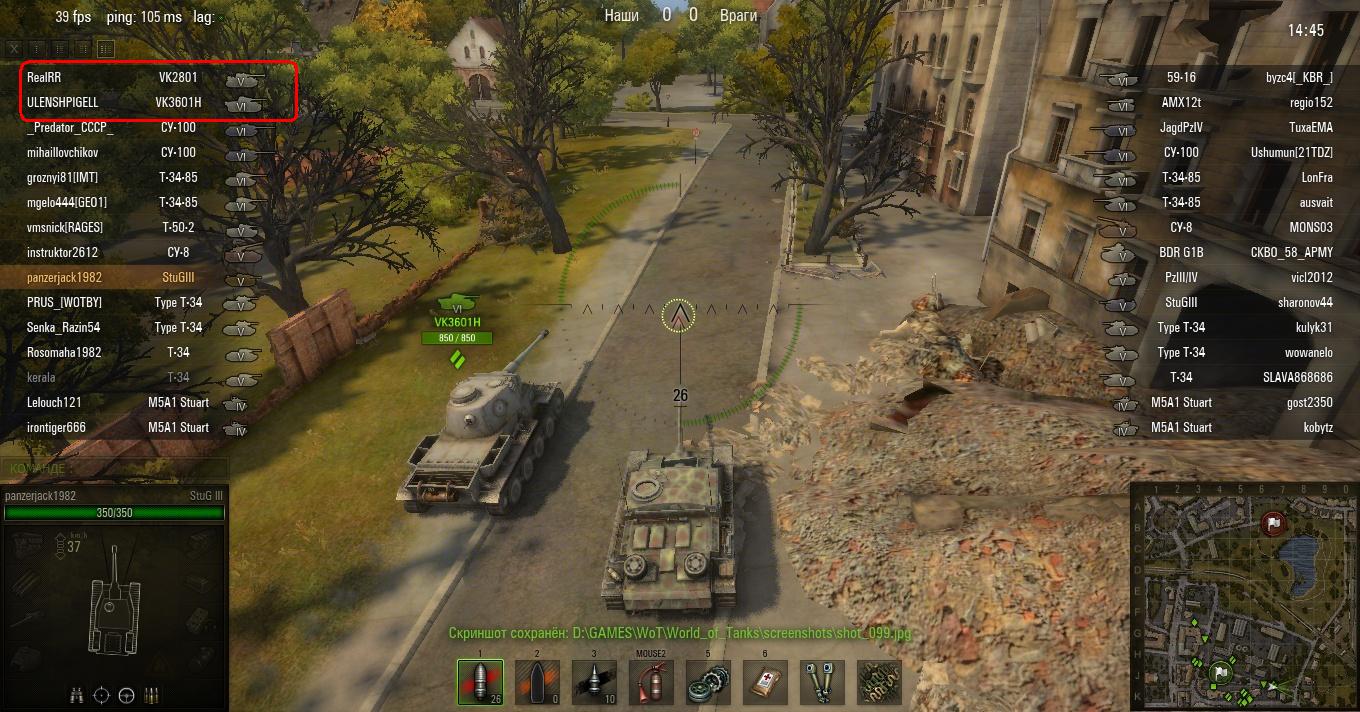
Task: Click the team chat input field
Action: (115, 468)
